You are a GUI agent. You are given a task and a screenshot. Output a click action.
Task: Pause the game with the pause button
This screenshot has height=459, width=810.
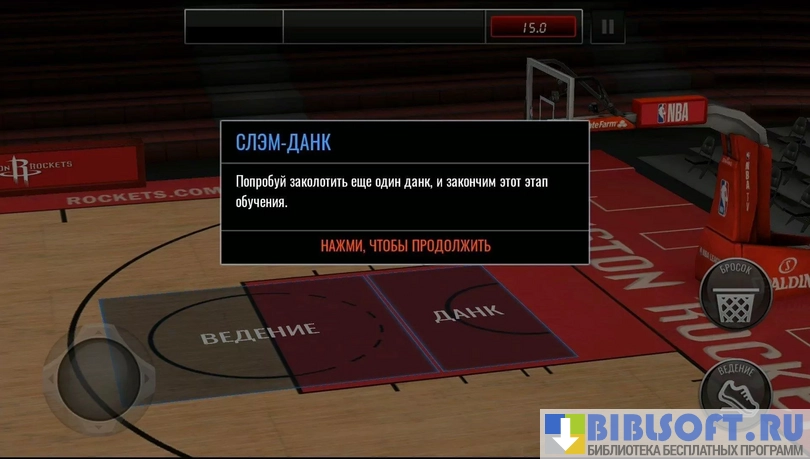(607, 27)
